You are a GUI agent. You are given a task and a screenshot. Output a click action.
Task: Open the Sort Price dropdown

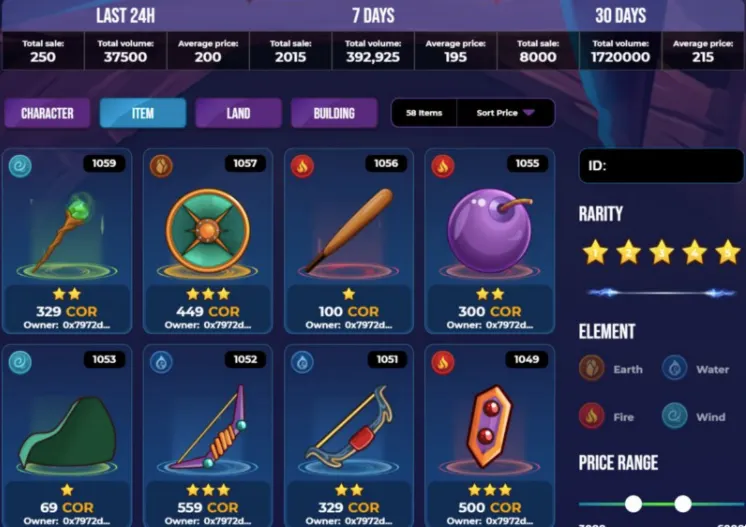(505, 113)
